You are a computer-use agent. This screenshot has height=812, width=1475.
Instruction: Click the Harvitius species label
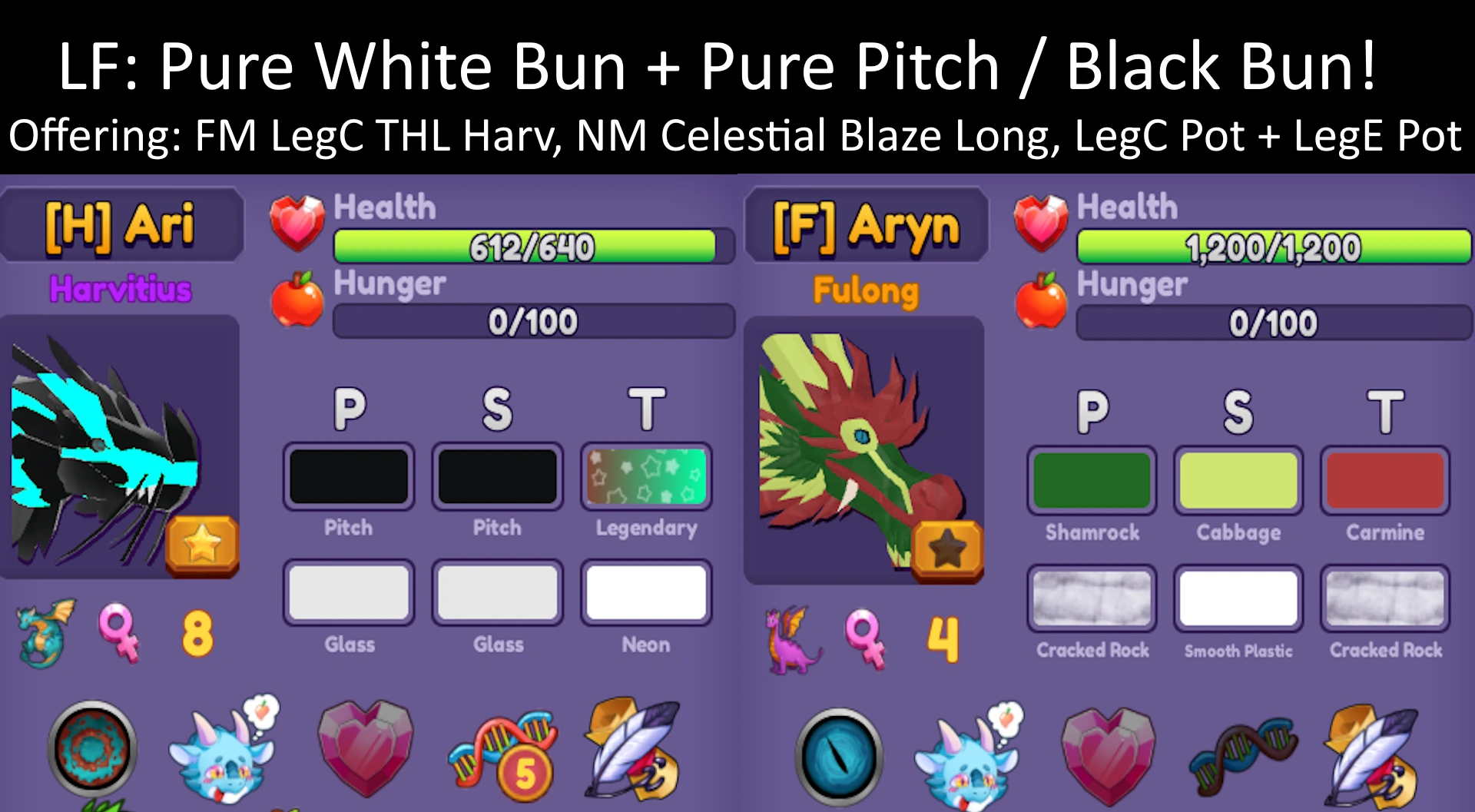121,290
